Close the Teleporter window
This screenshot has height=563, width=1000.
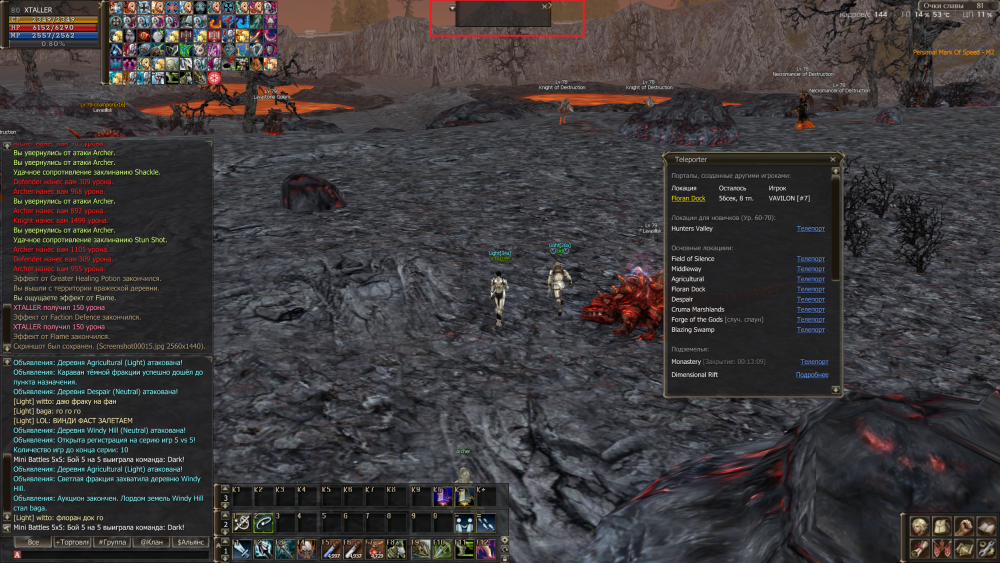tap(833, 159)
